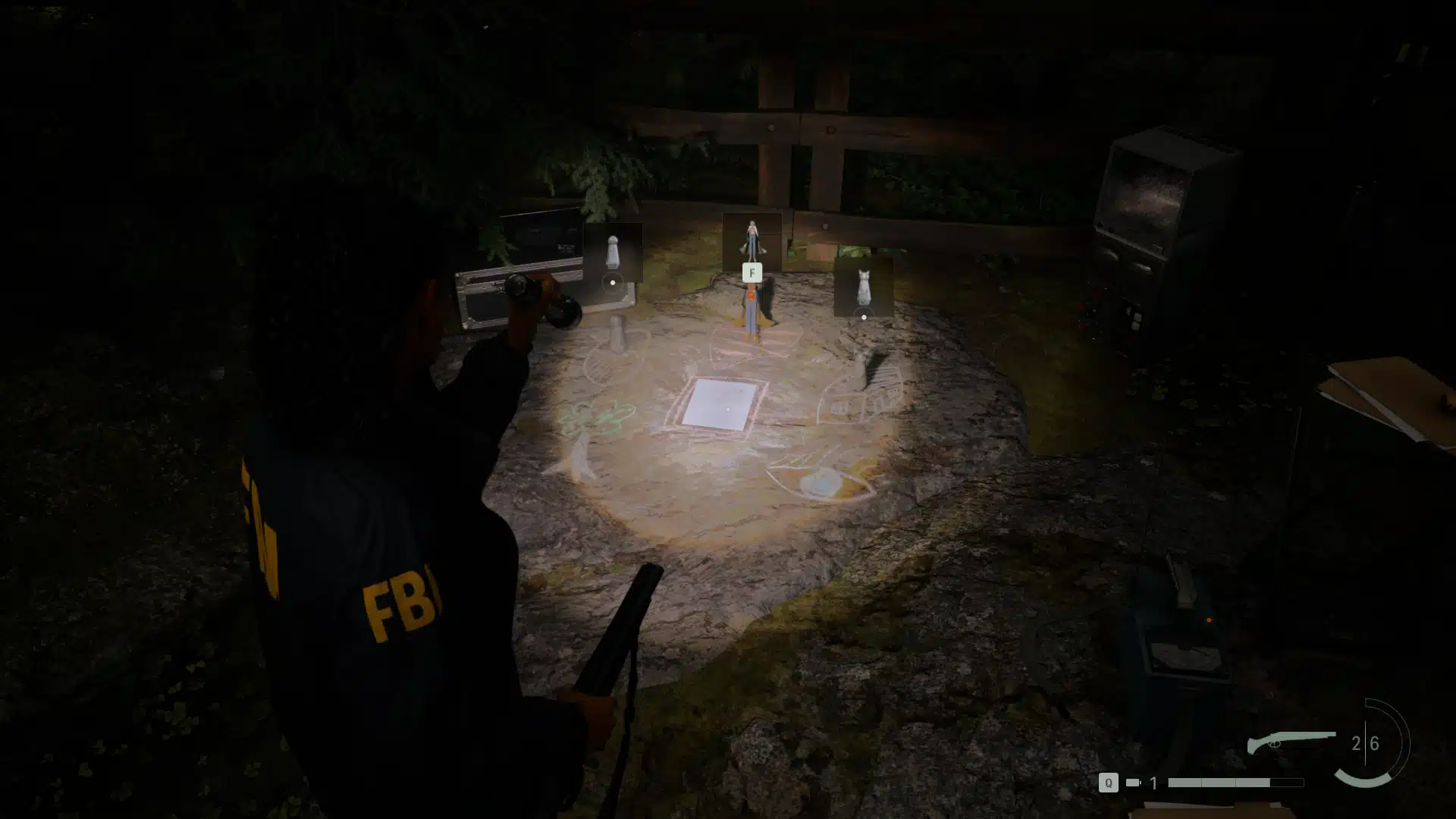Click the number 1 battery count label

coord(1154,782)
